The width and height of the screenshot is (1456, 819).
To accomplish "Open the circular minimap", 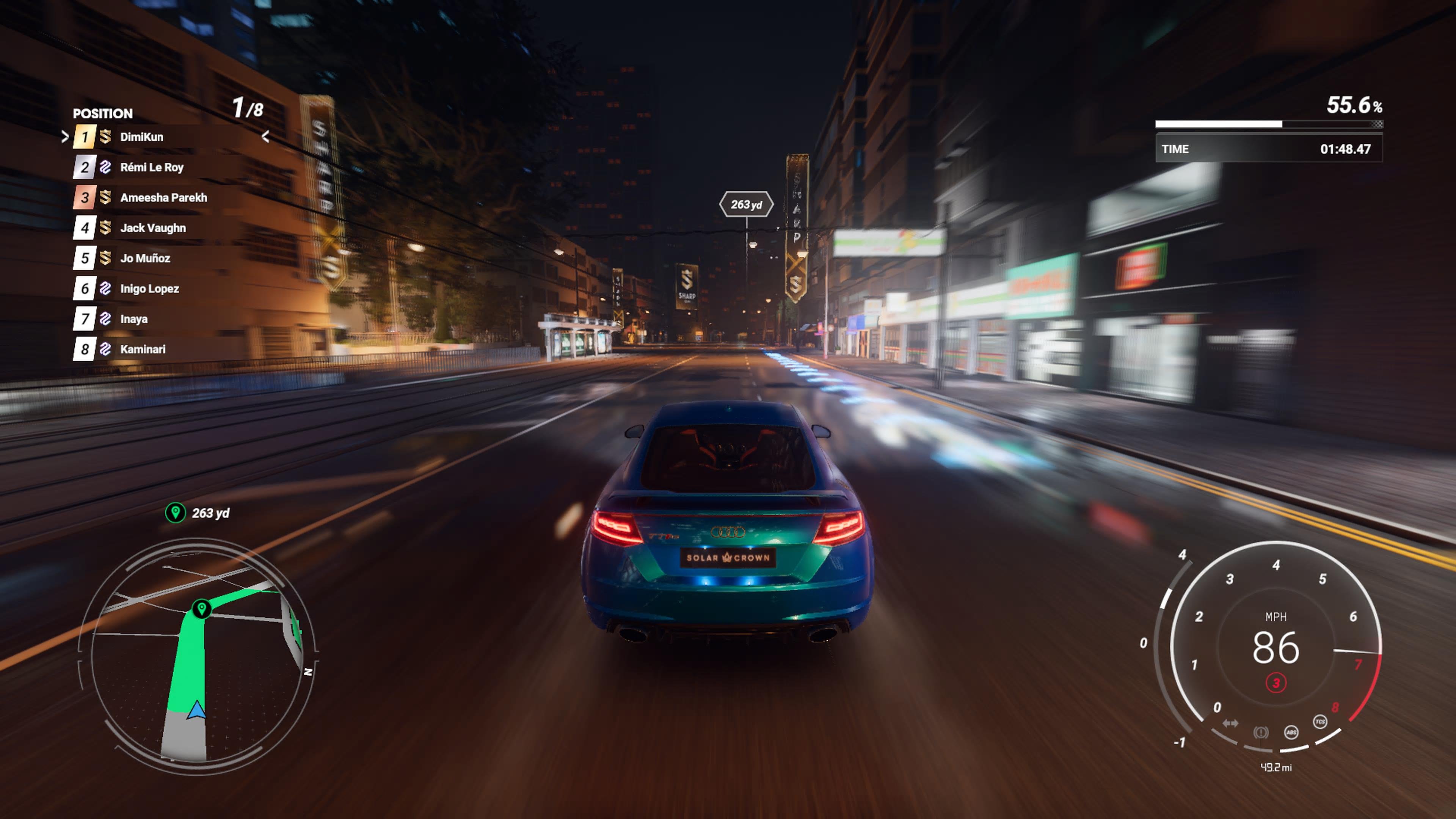I will [198, 656].
